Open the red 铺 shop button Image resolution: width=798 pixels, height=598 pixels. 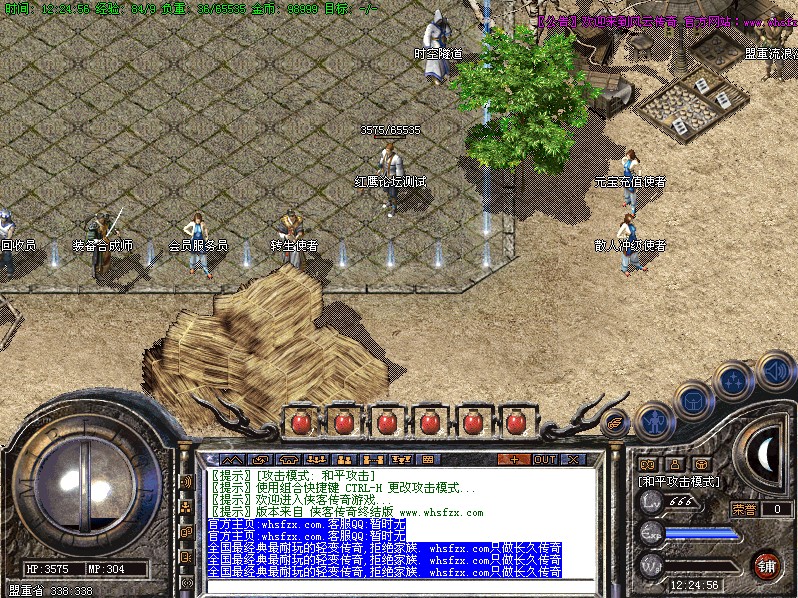766,565
